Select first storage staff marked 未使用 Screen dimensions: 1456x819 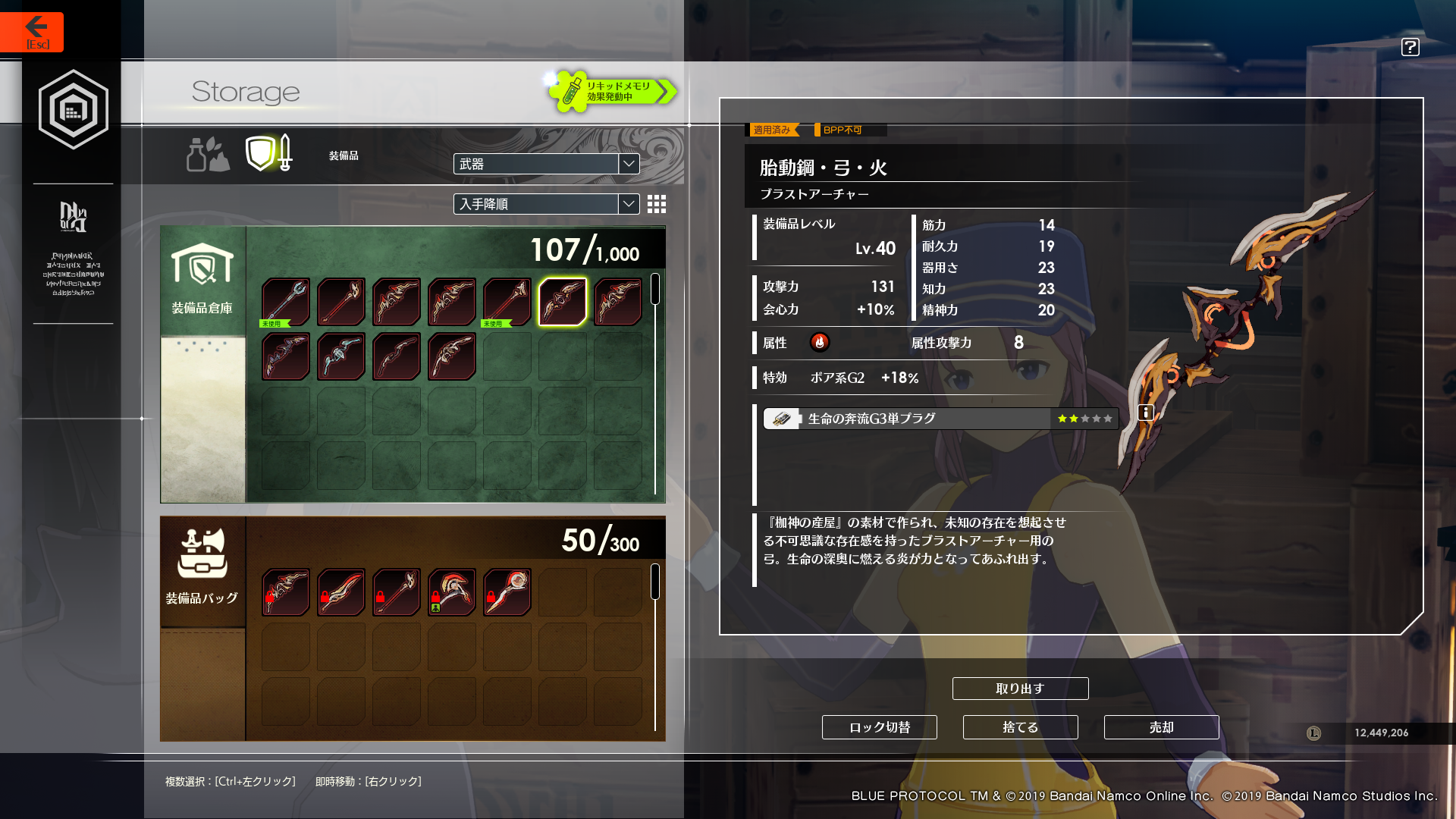tap(286, 302)
